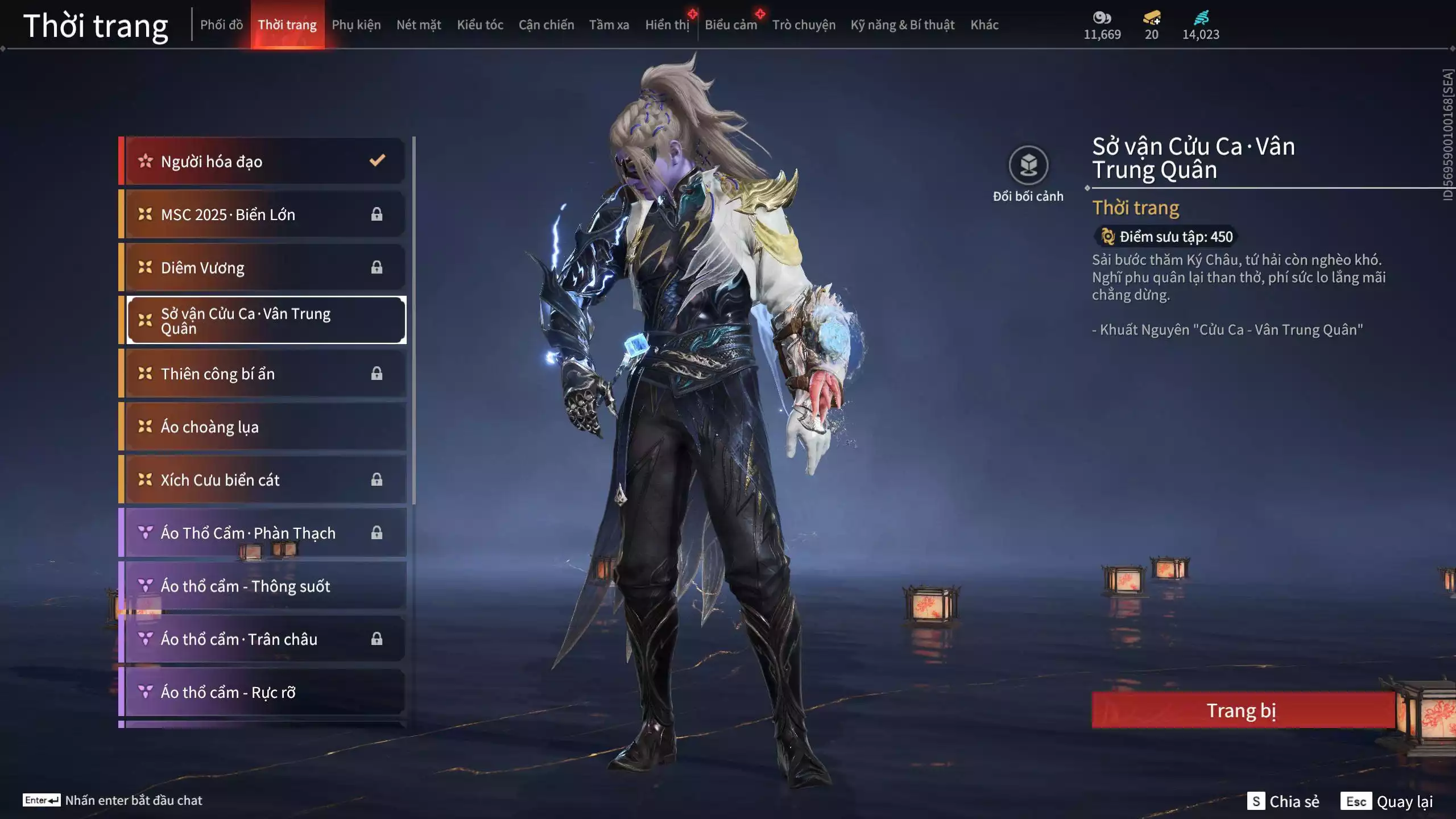Equip outfit with the Trang bị button
Screen dimensions: 1456x819
tap(1242, 710)
